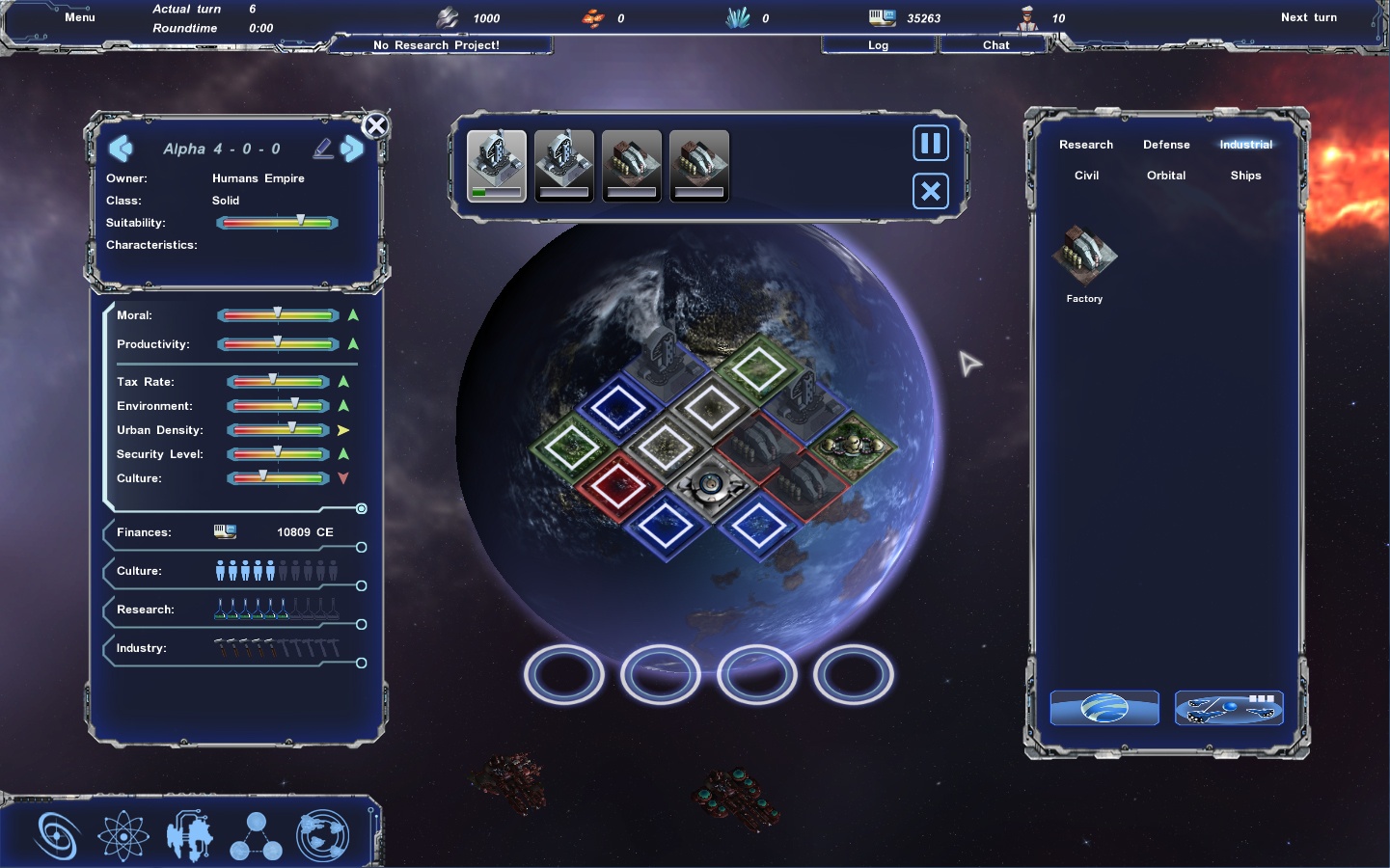Image resolution: width=1390 pixels, height=868 pixels.
Task: Open the atom research icon in bottom toolbar
Action: (123, 835)
